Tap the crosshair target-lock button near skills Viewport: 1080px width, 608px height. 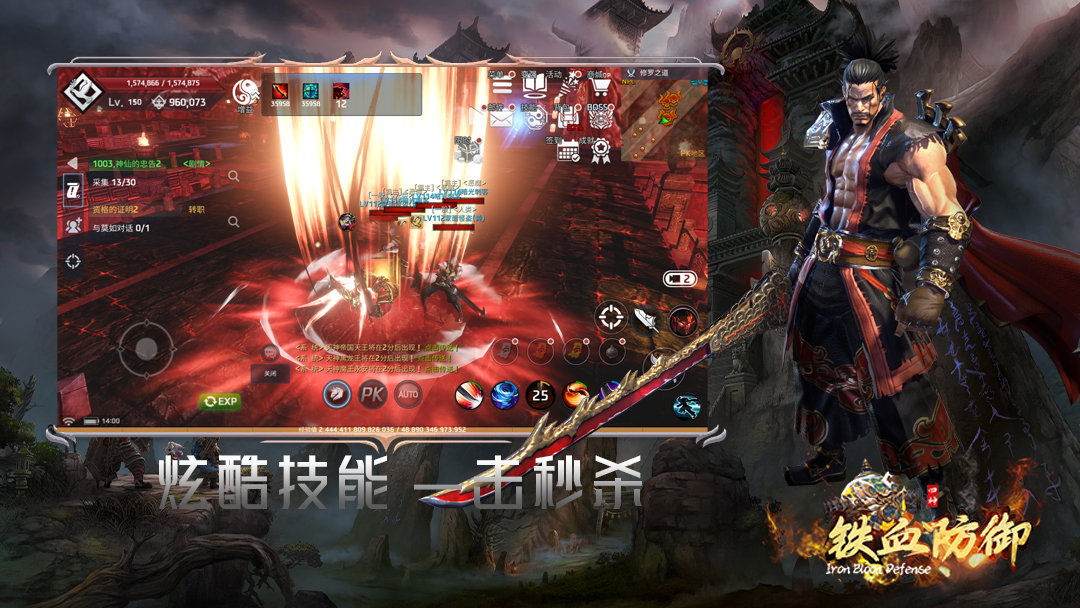(610, 318)
